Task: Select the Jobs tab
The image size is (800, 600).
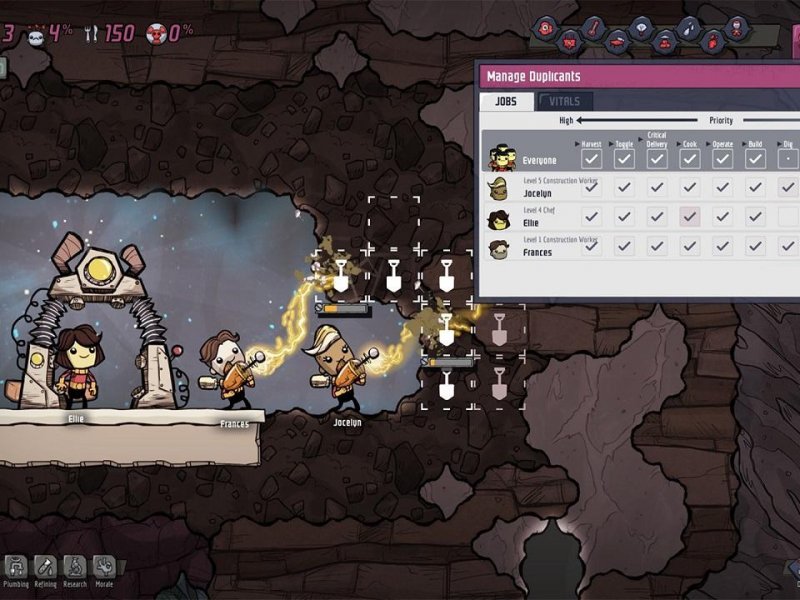Action: pyautogui.click(x=507, y=101)
